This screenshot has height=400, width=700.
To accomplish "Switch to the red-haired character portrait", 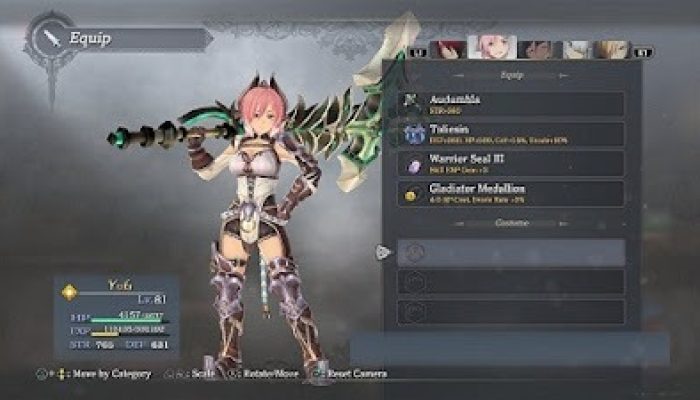I will tap(449, 50).
